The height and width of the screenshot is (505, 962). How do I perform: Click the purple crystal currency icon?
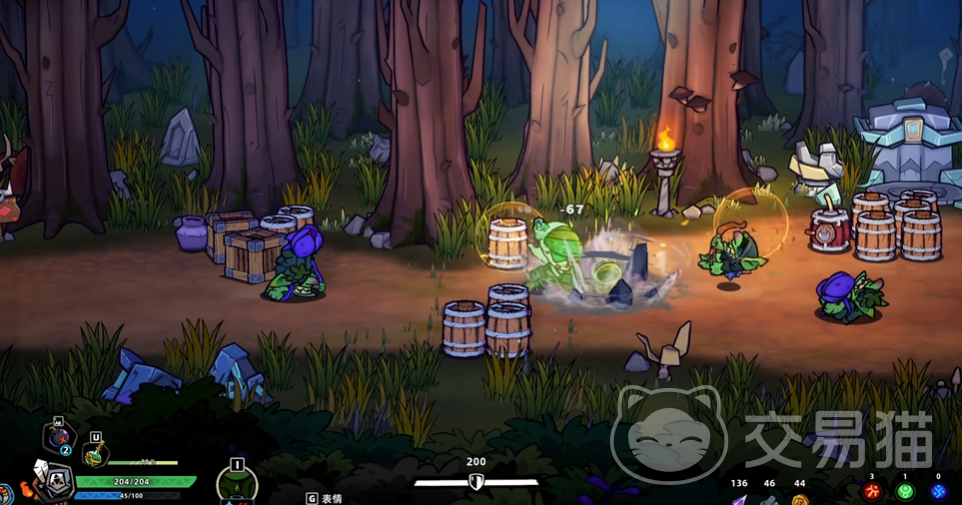point(738,499)
